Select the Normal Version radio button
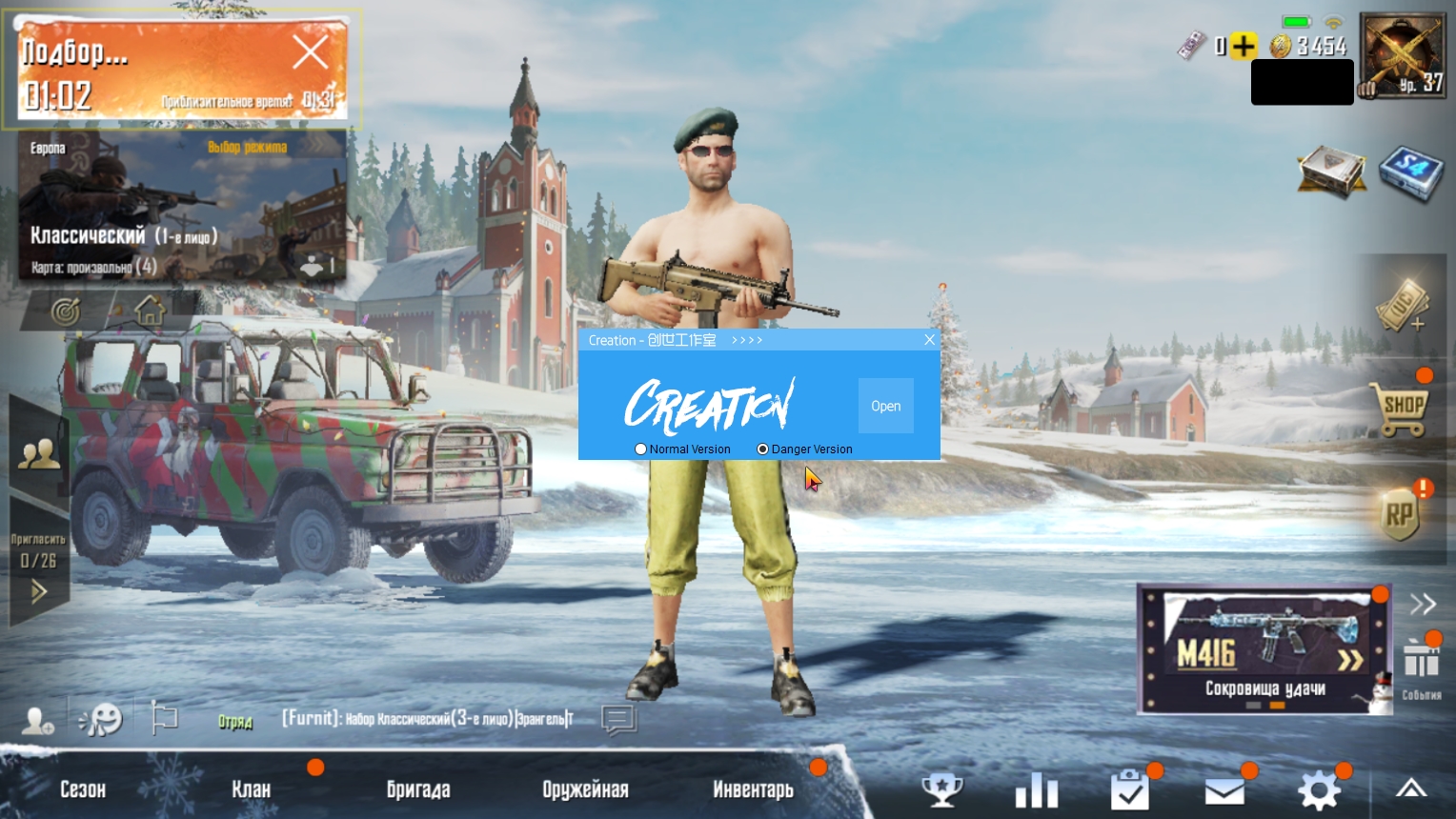The width and height of the screenshot is (1456, 819). [x=640, y=449]
